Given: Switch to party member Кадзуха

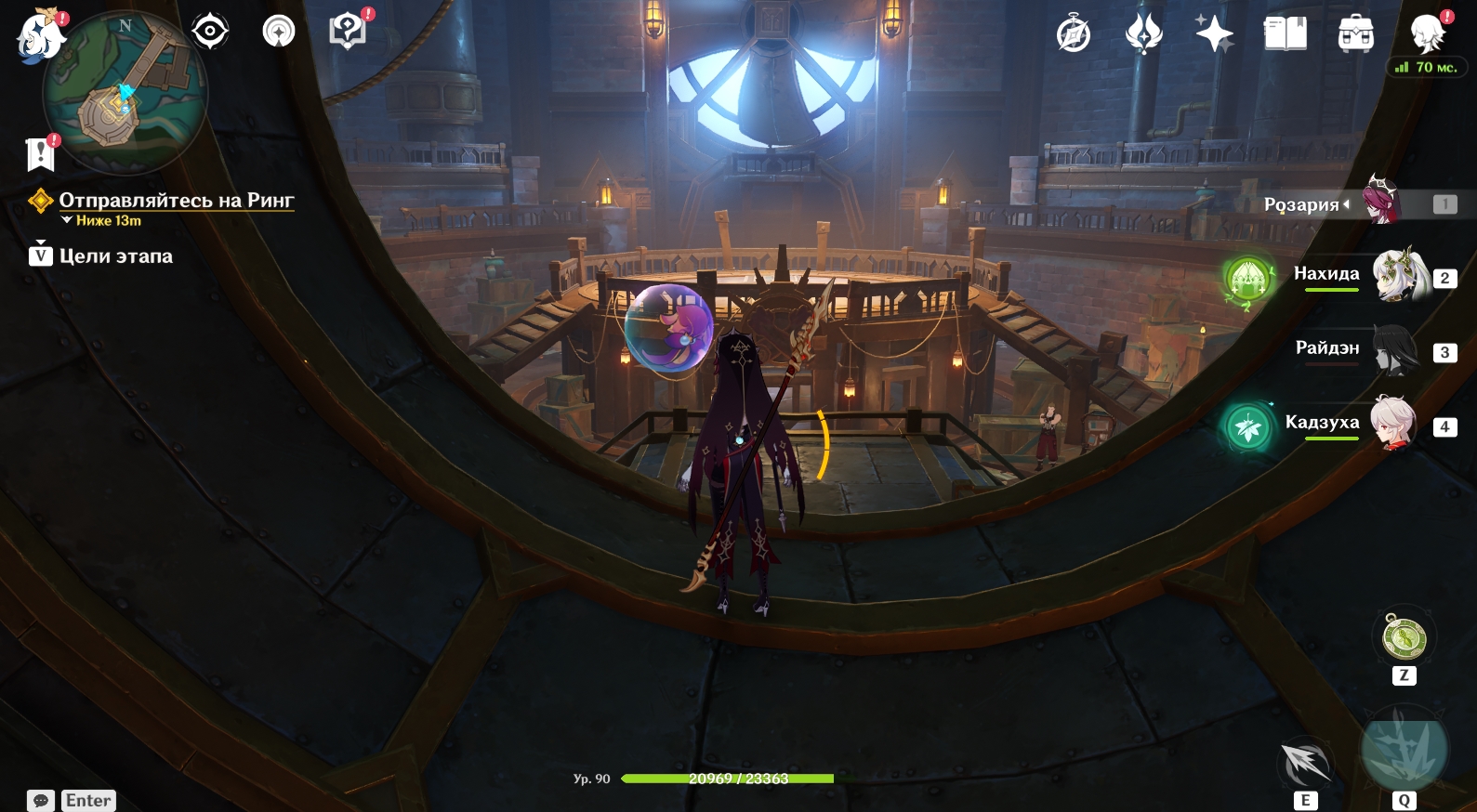Looking at the screenshot, I should pyautogui.click(x=1392, y=425).
